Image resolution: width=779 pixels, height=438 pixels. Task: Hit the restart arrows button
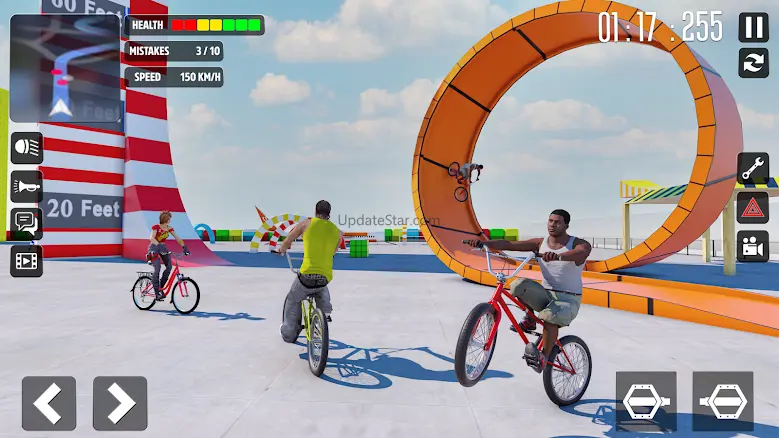753,63
